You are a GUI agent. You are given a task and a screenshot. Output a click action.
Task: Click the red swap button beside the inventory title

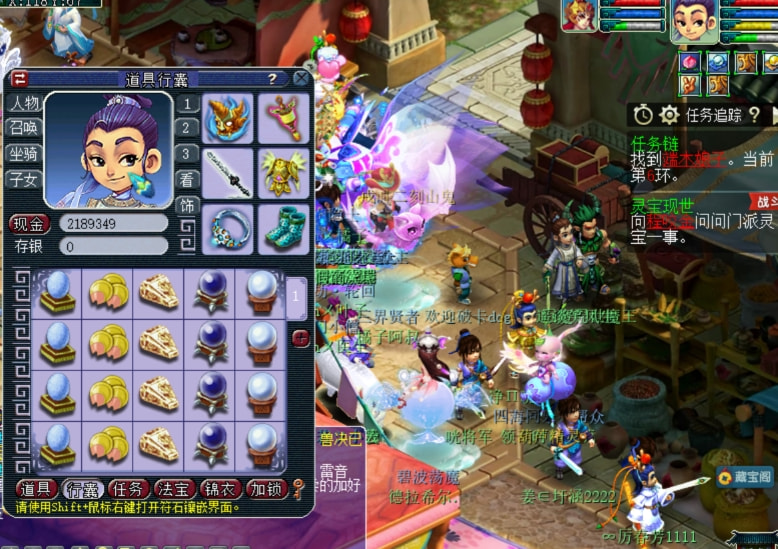click(20, 79)
